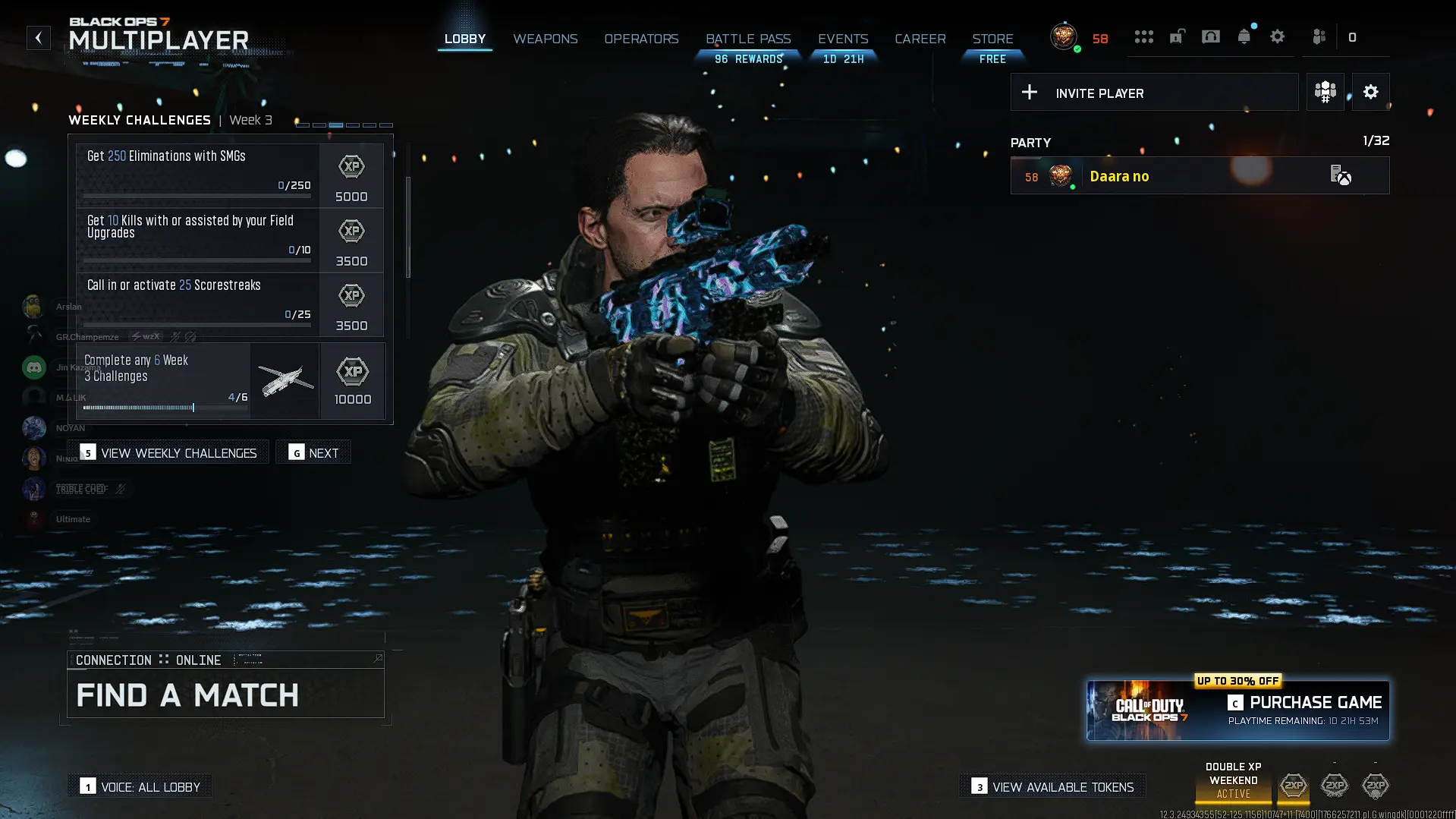
Task: Toggle voice channel via VOICE: ALL LOBBY
Action: [140, 786]
